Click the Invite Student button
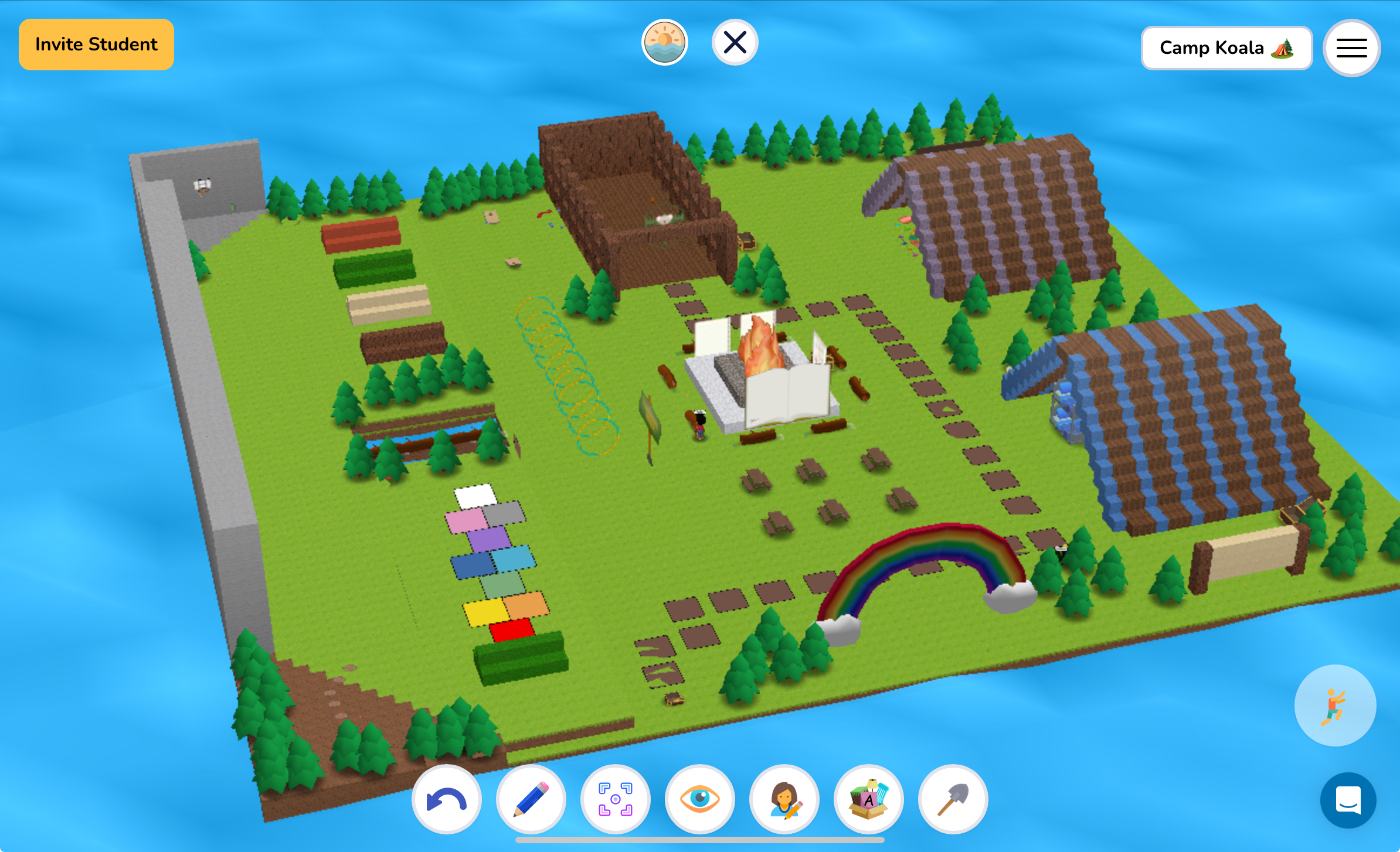The height and width of the screenshot is (852, 1400). point(96,44)
